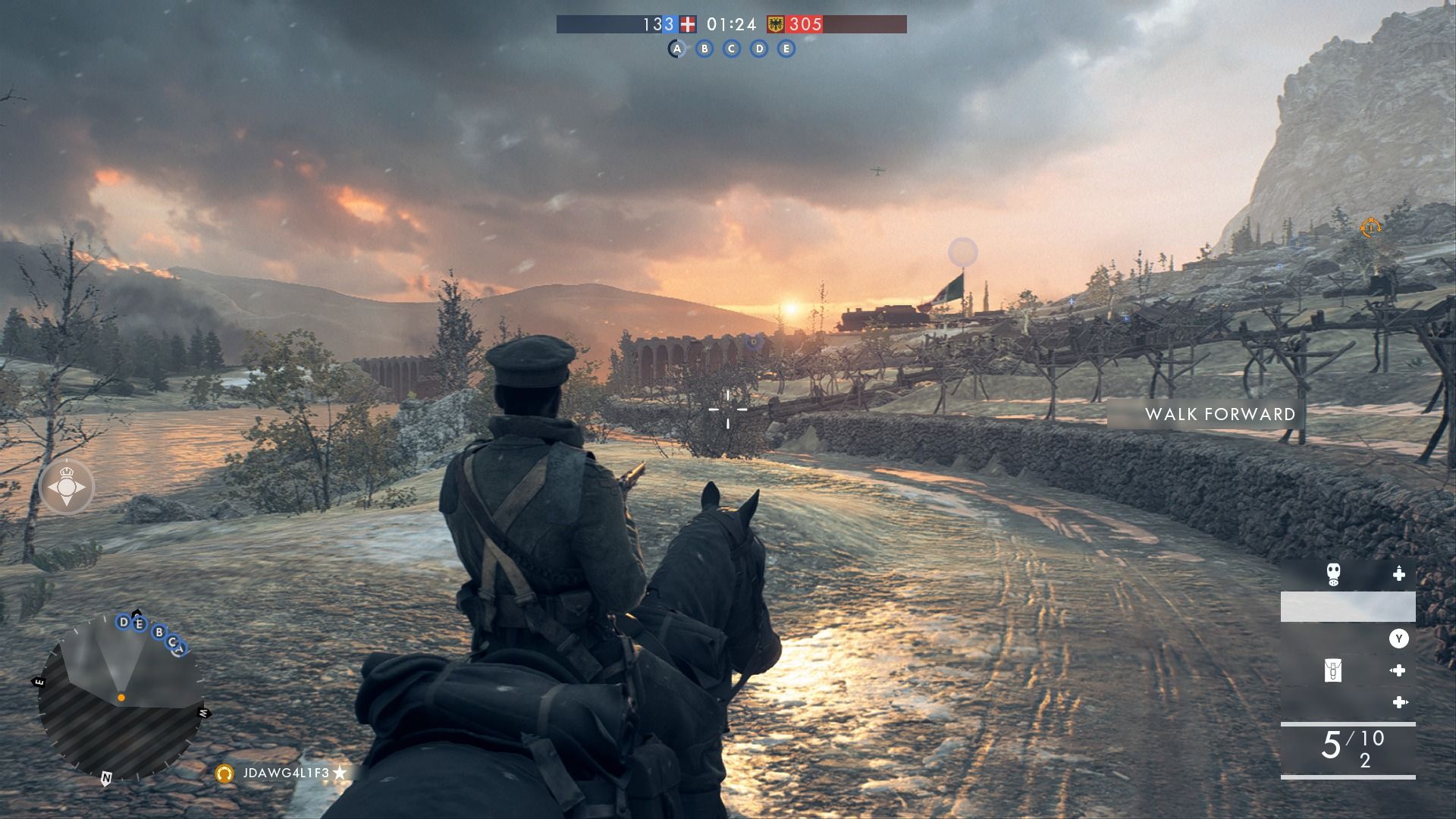Screen dimensions: 1456x819
Task: Select objective D in the scoreboard flag row
Action: (x=759, y=49)
